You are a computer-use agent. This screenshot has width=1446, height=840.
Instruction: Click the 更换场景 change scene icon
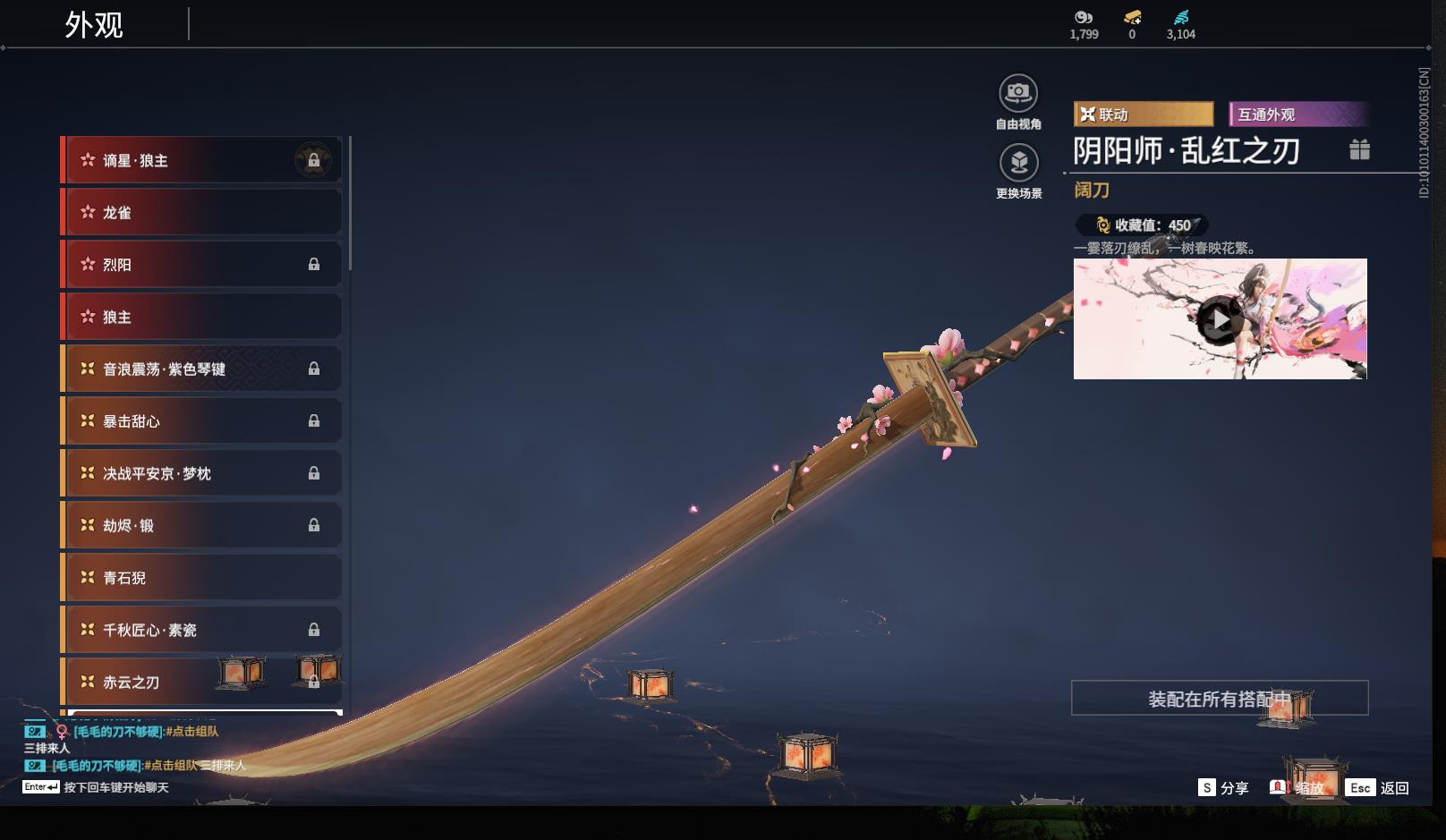click(x=1018, y=164)
